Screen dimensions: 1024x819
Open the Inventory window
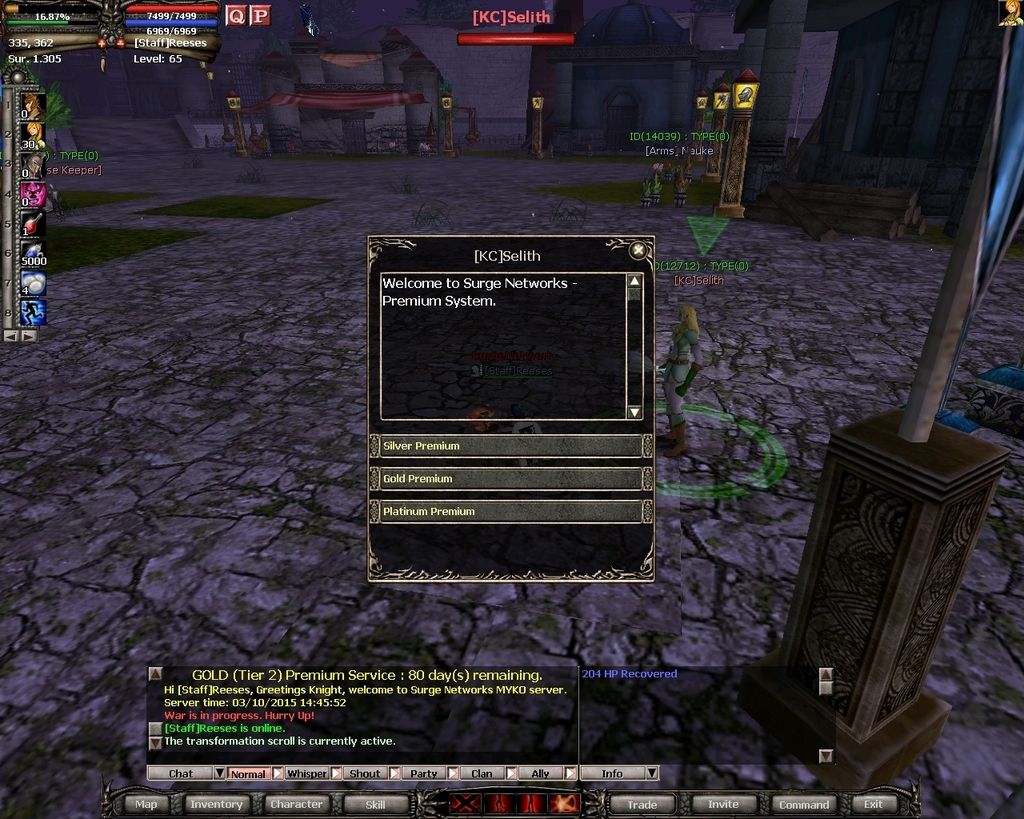coord(216,804)
